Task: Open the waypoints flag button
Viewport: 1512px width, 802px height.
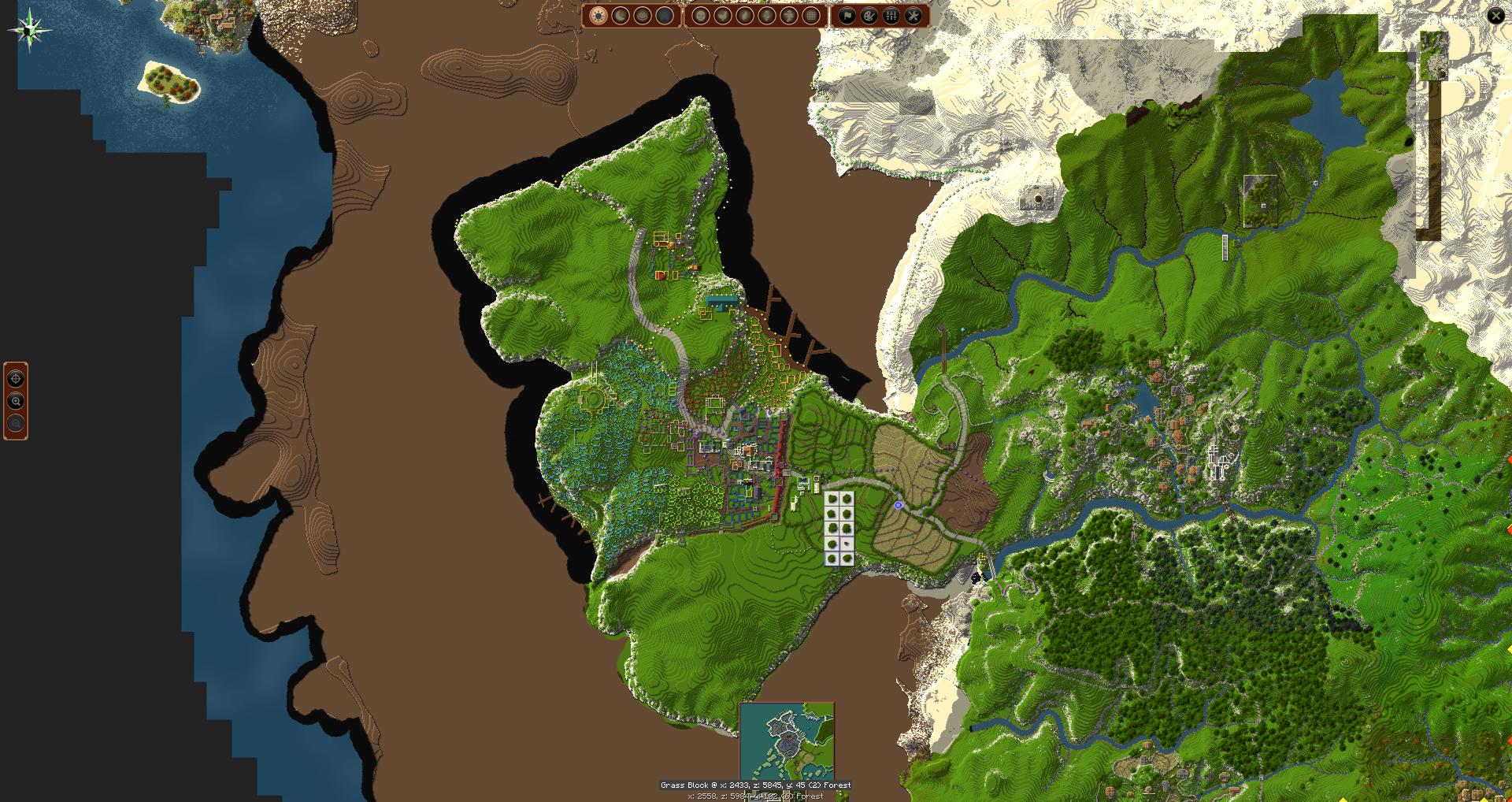Action: point(847,16)
